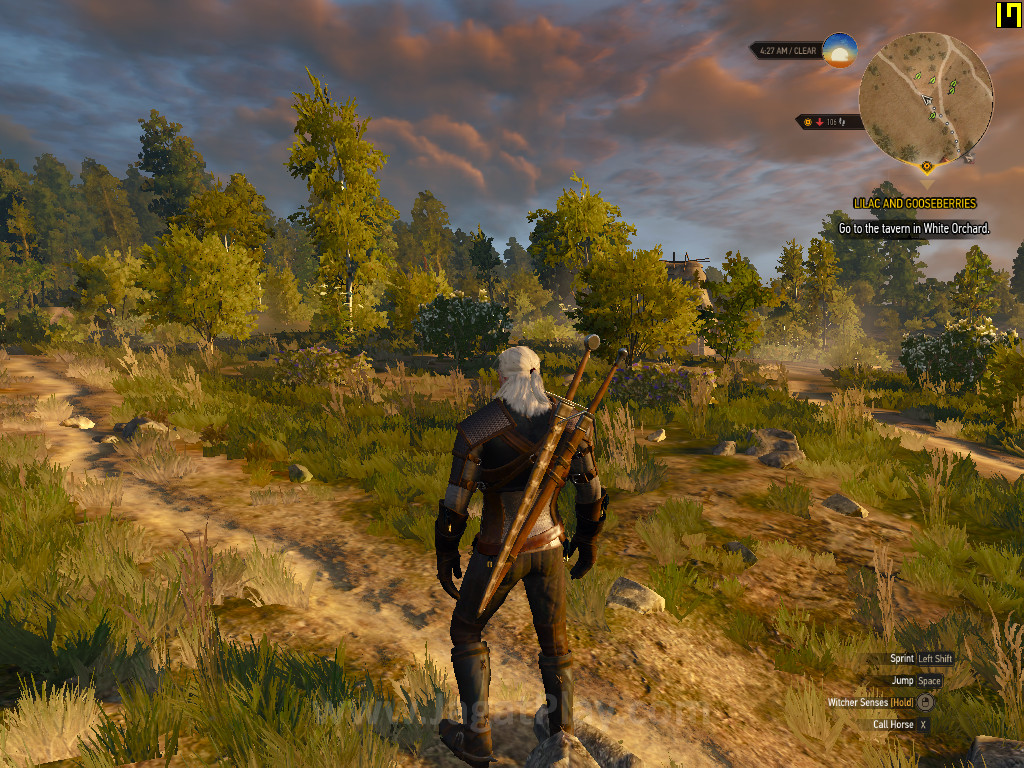Click the sun weather icon
The height and width of the screenshot is (768, 1024).
coord(840,50)
